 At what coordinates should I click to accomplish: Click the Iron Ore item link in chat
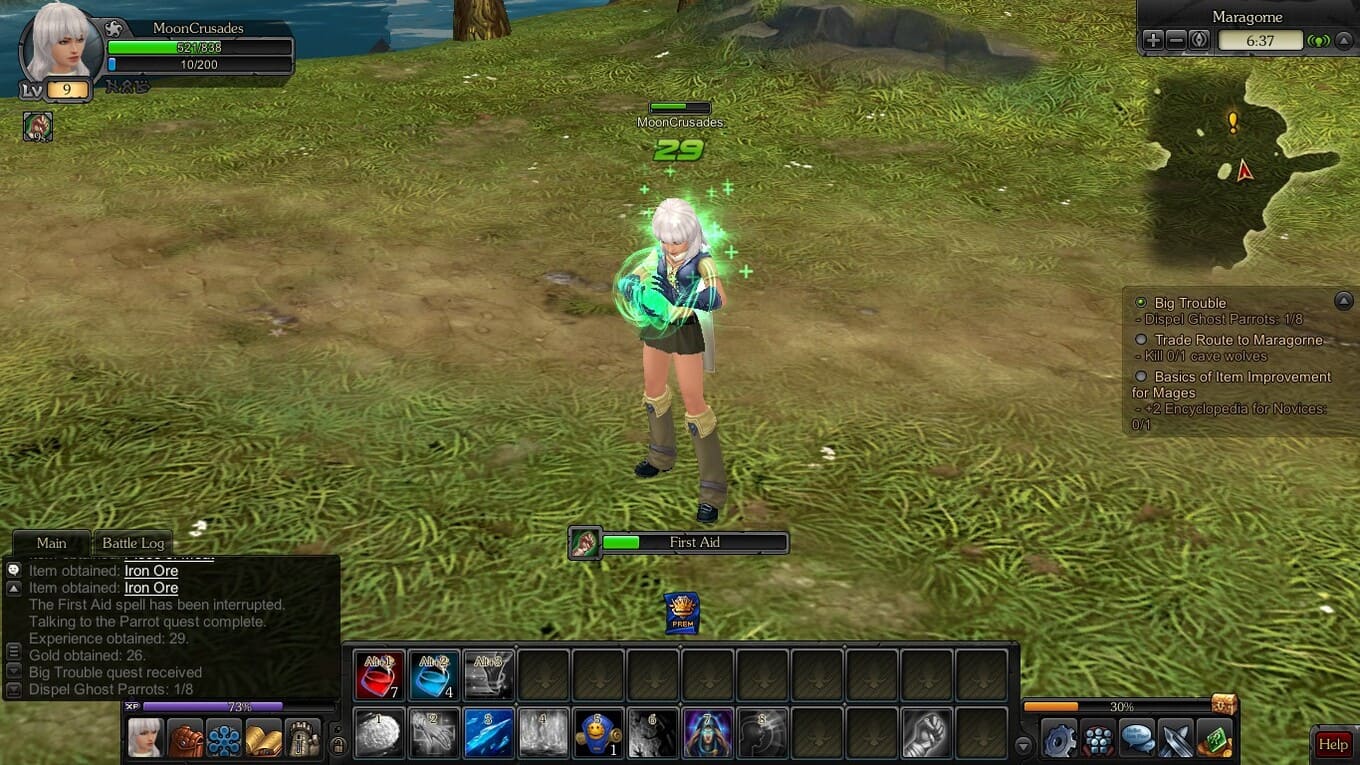151,571
